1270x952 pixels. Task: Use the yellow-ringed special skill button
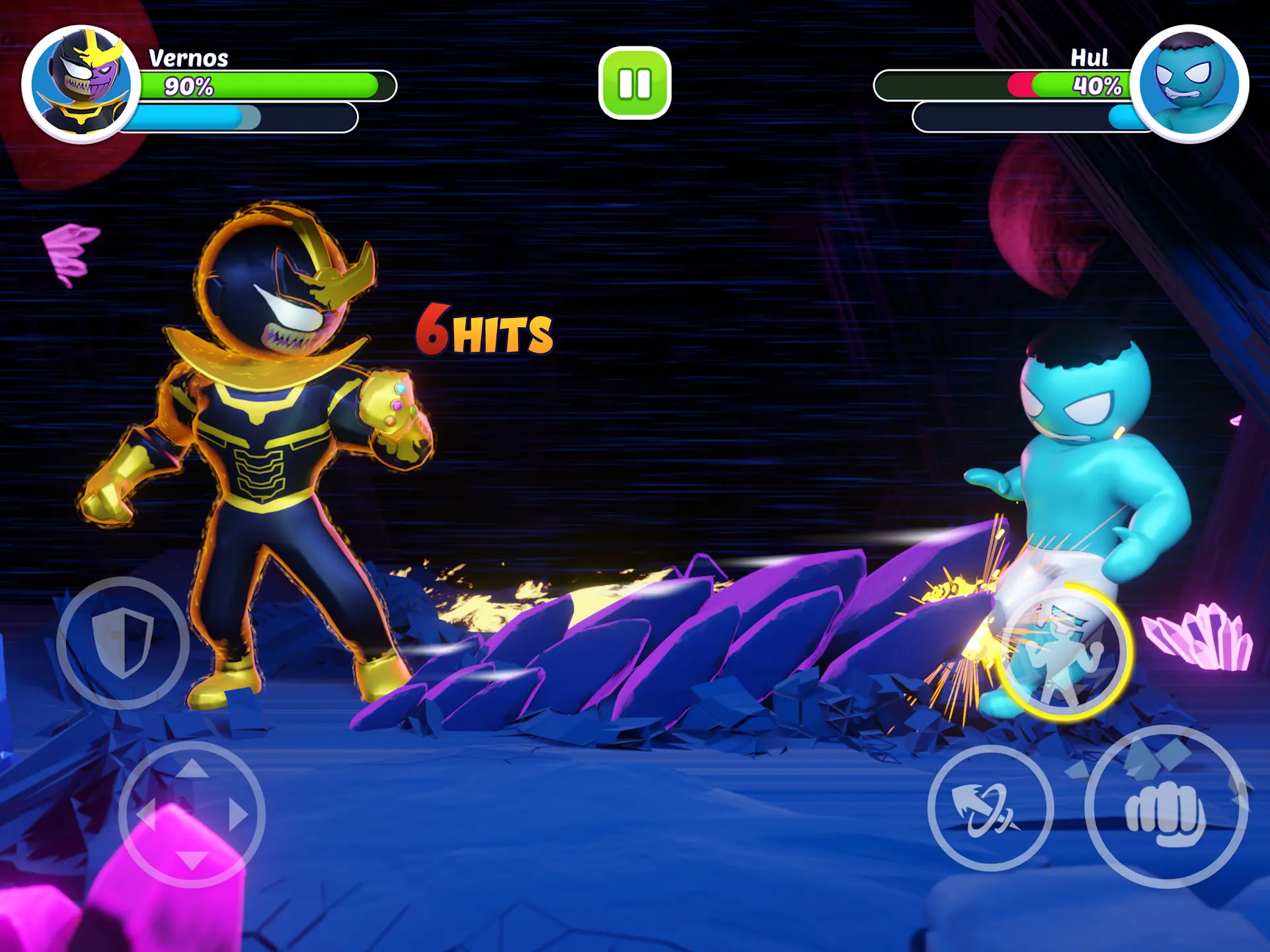1064,653
